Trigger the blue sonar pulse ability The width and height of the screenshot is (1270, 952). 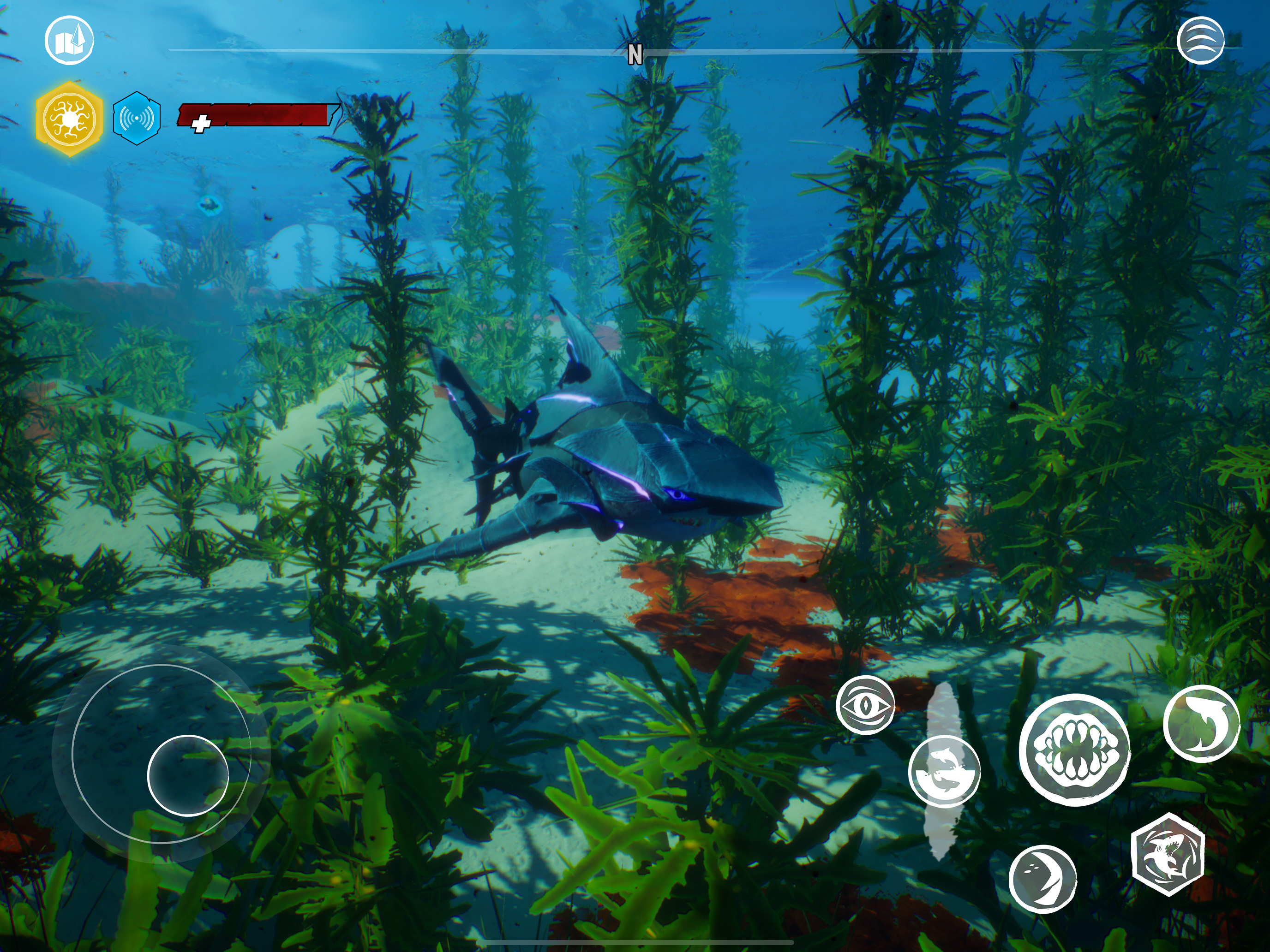pos(137,118)
